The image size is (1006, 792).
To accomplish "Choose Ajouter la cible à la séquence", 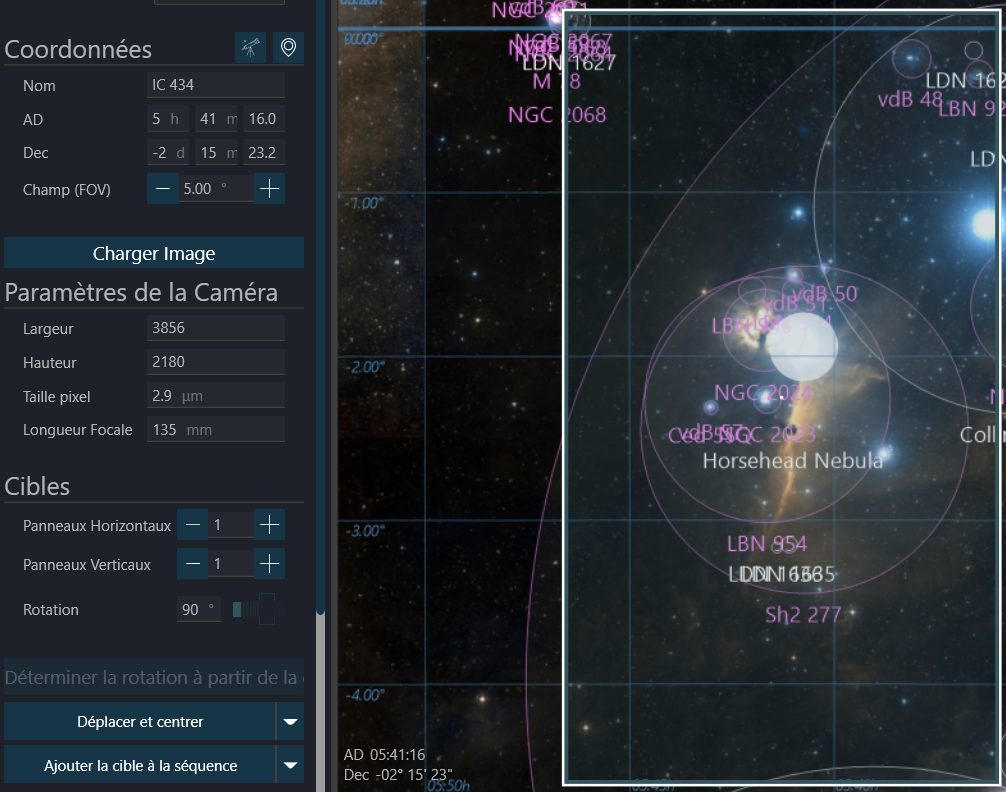I will (x=140, y=766).
